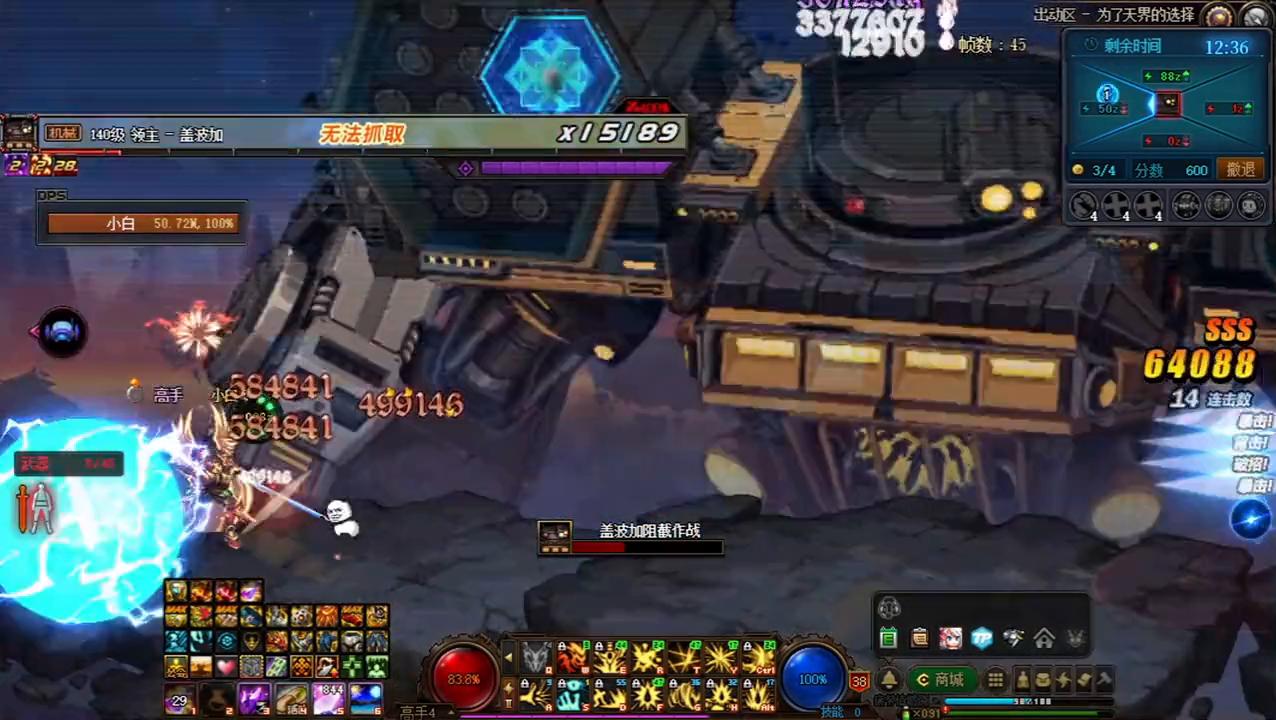1276x720 pixels.
Task: Select the central boss room on minimap
Action: coord(1167,103)
